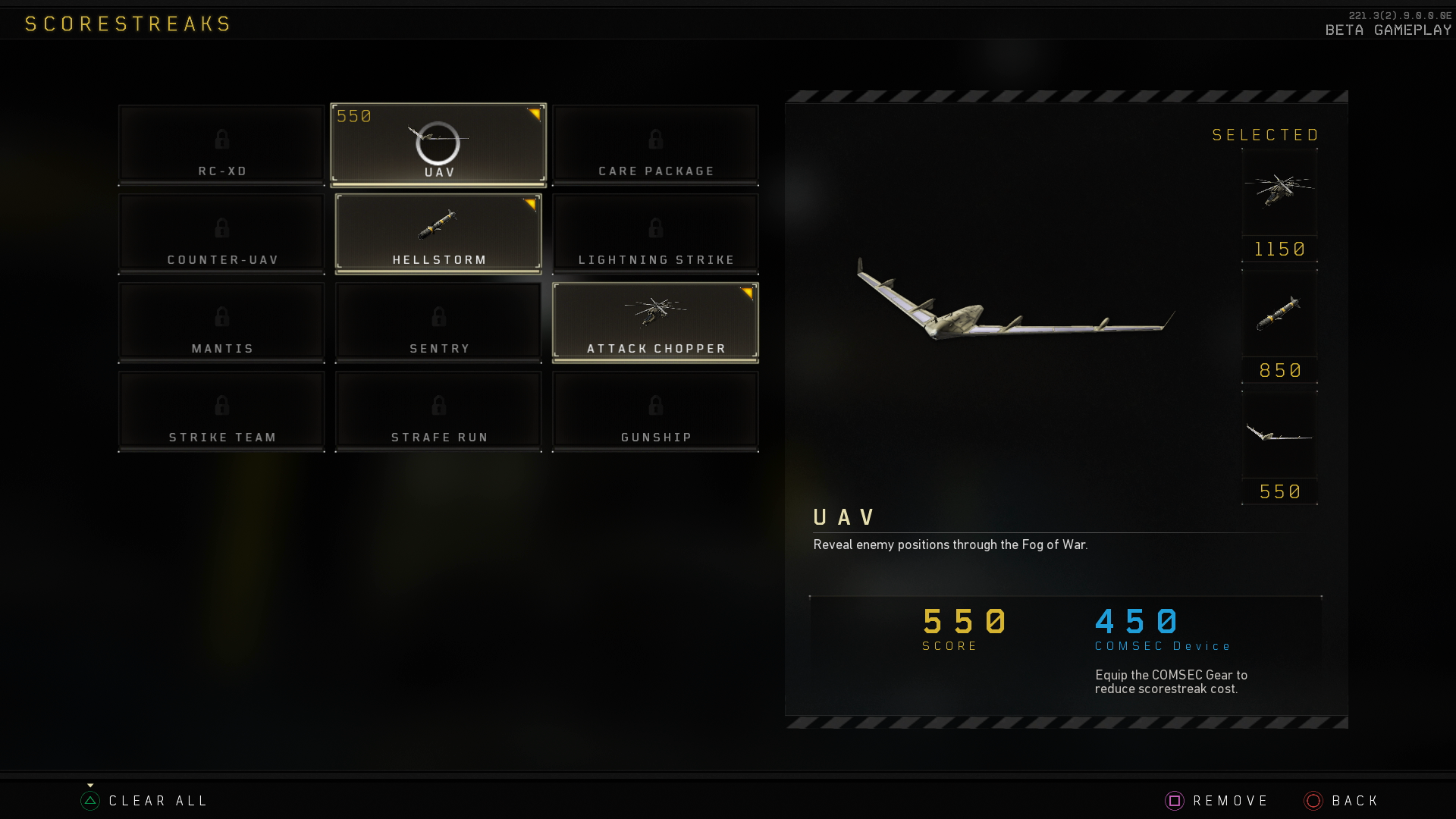Click the Scorestreaks header
1456x819 pixels.
pos(127,23)
